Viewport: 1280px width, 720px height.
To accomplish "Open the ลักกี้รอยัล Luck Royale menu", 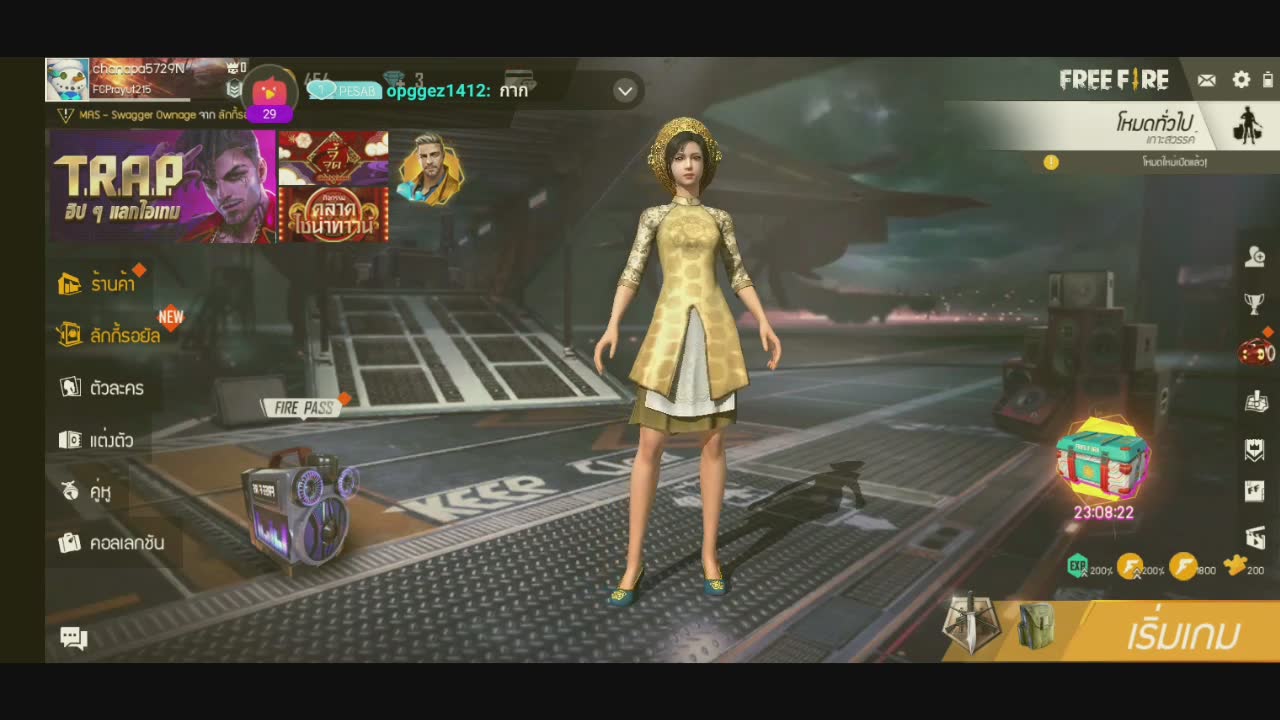I will pyautogui.click(x=110, y=335).
